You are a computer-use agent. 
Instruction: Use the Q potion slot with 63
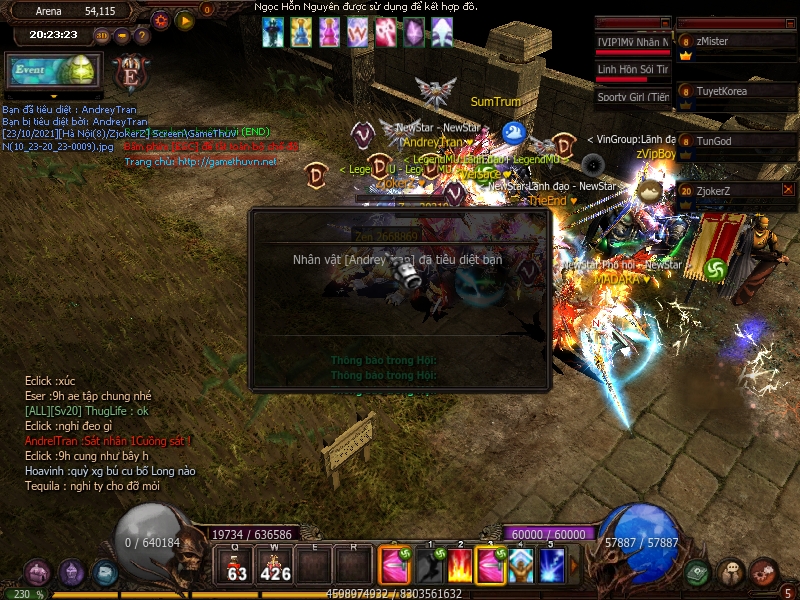coord(237,567)
